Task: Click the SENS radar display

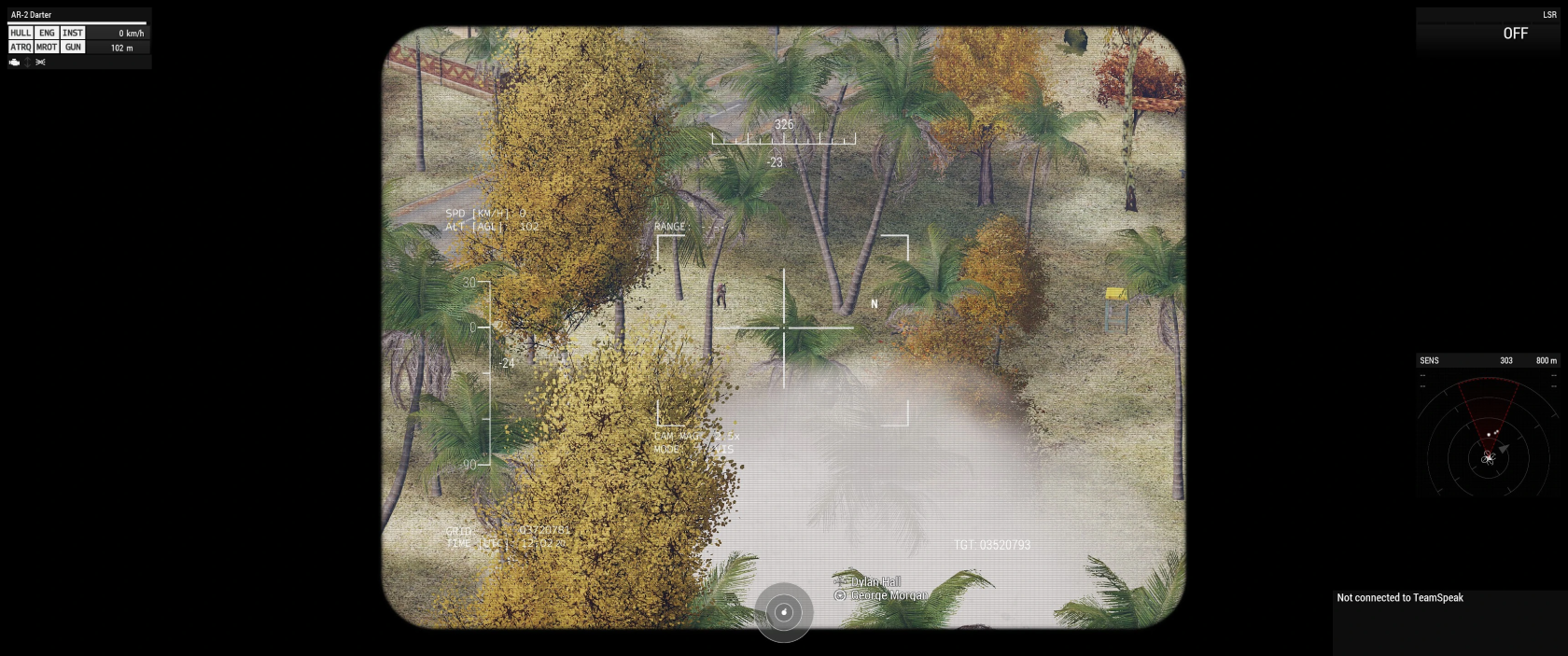Action: click(1488, 437)
